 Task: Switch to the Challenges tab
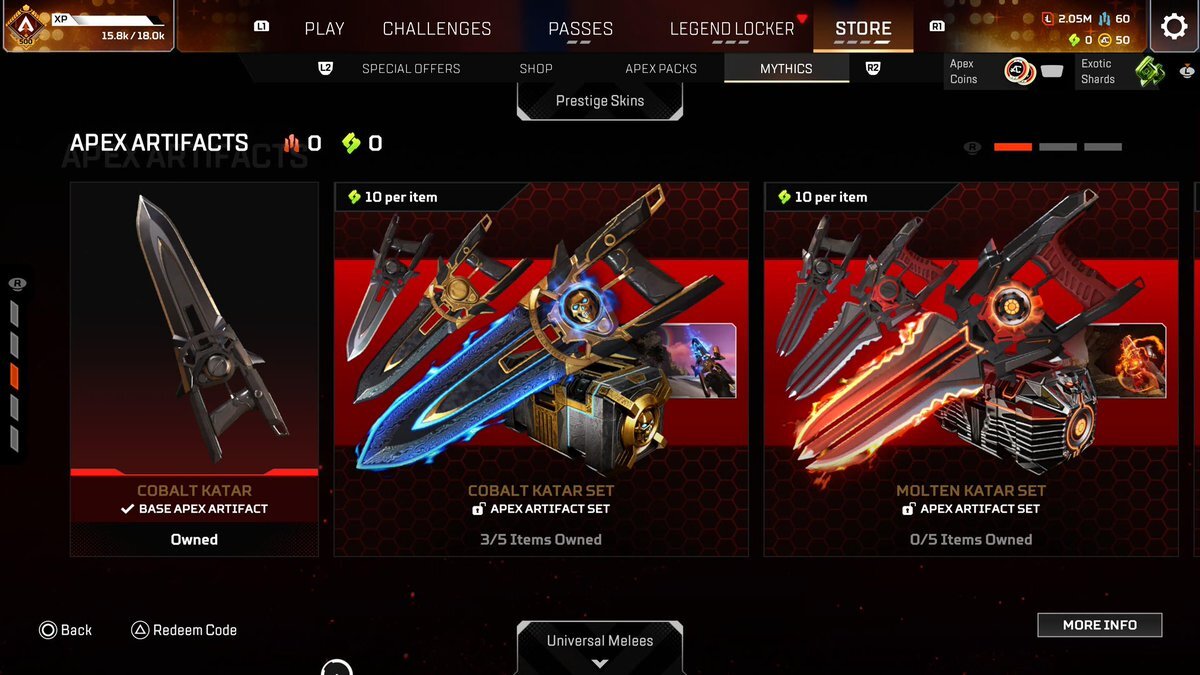[x=437, y=29]
